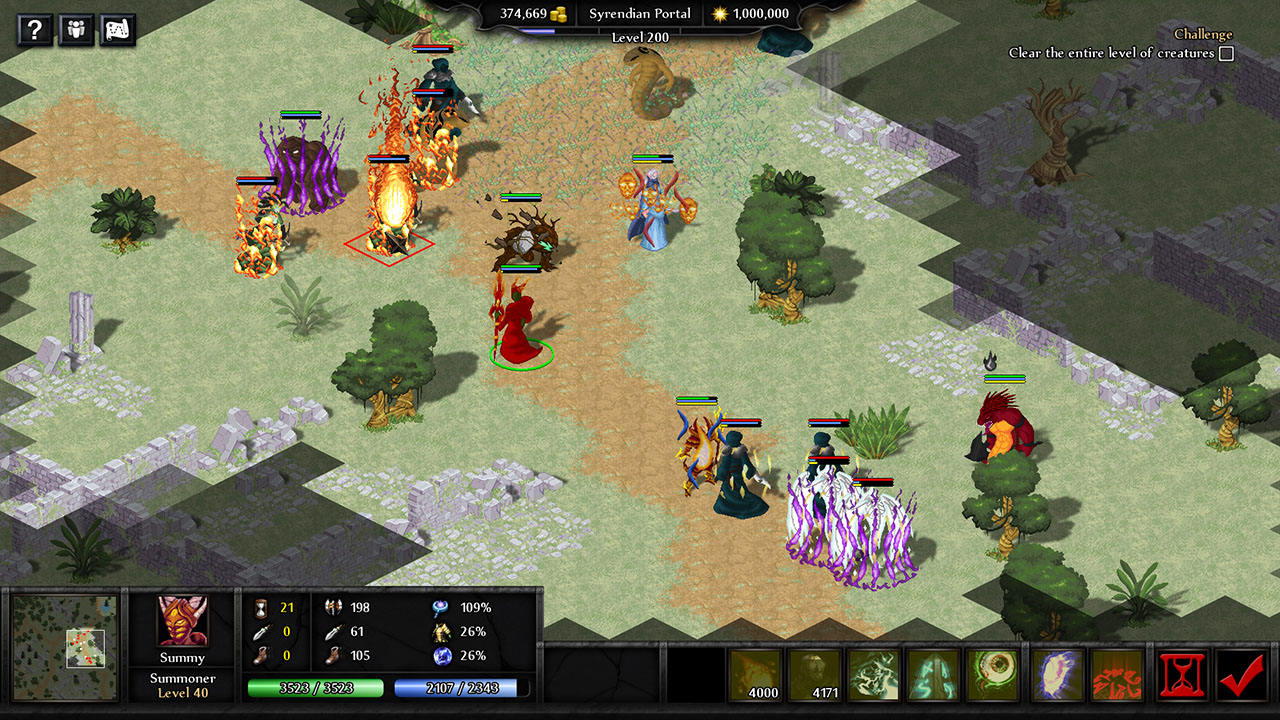Activate the teal swirling creatures ability
This screenshot has height=720, width=1280.
(x=874, y=675)
